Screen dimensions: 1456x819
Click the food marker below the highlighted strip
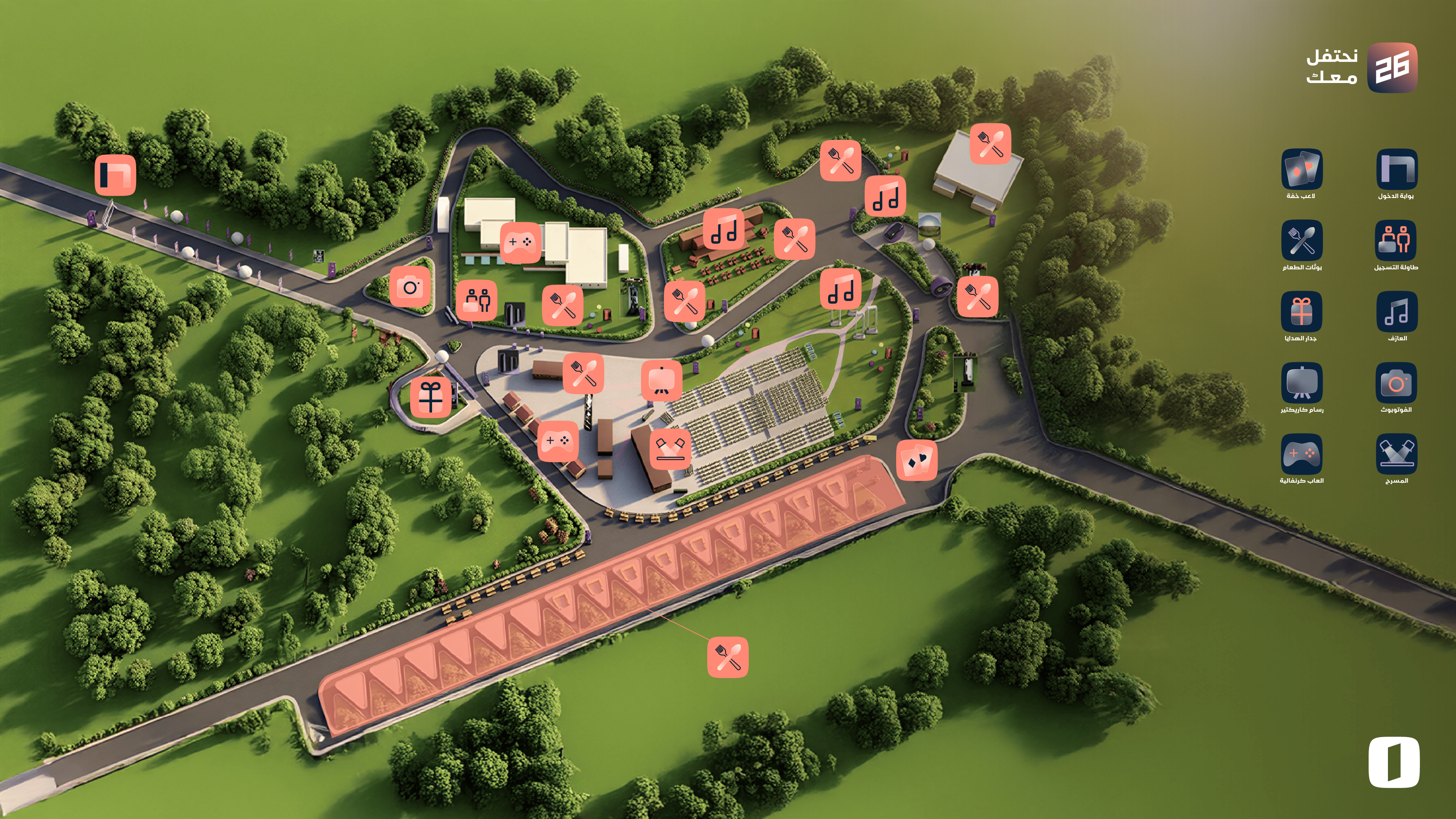coord(728,657)
